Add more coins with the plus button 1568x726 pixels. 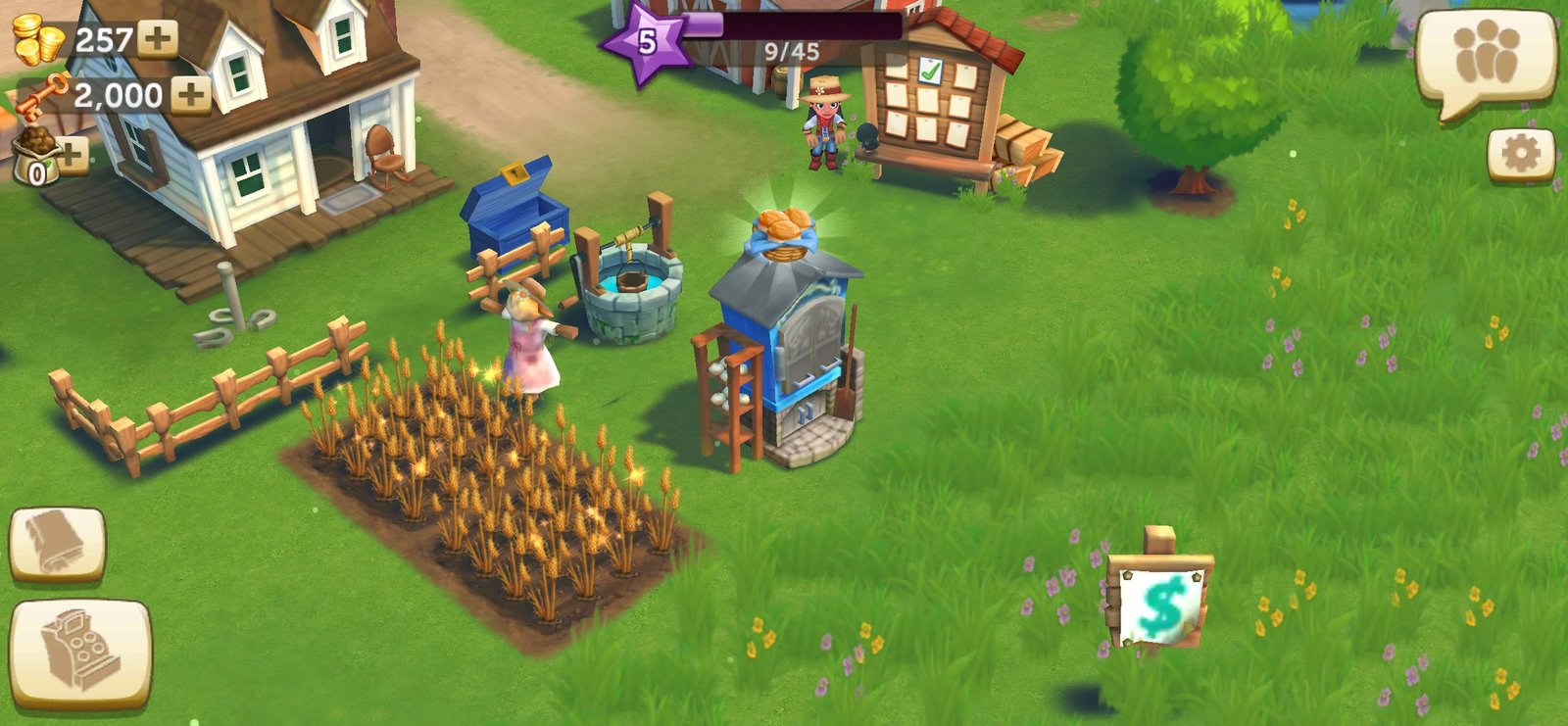(x=157, y=39)
